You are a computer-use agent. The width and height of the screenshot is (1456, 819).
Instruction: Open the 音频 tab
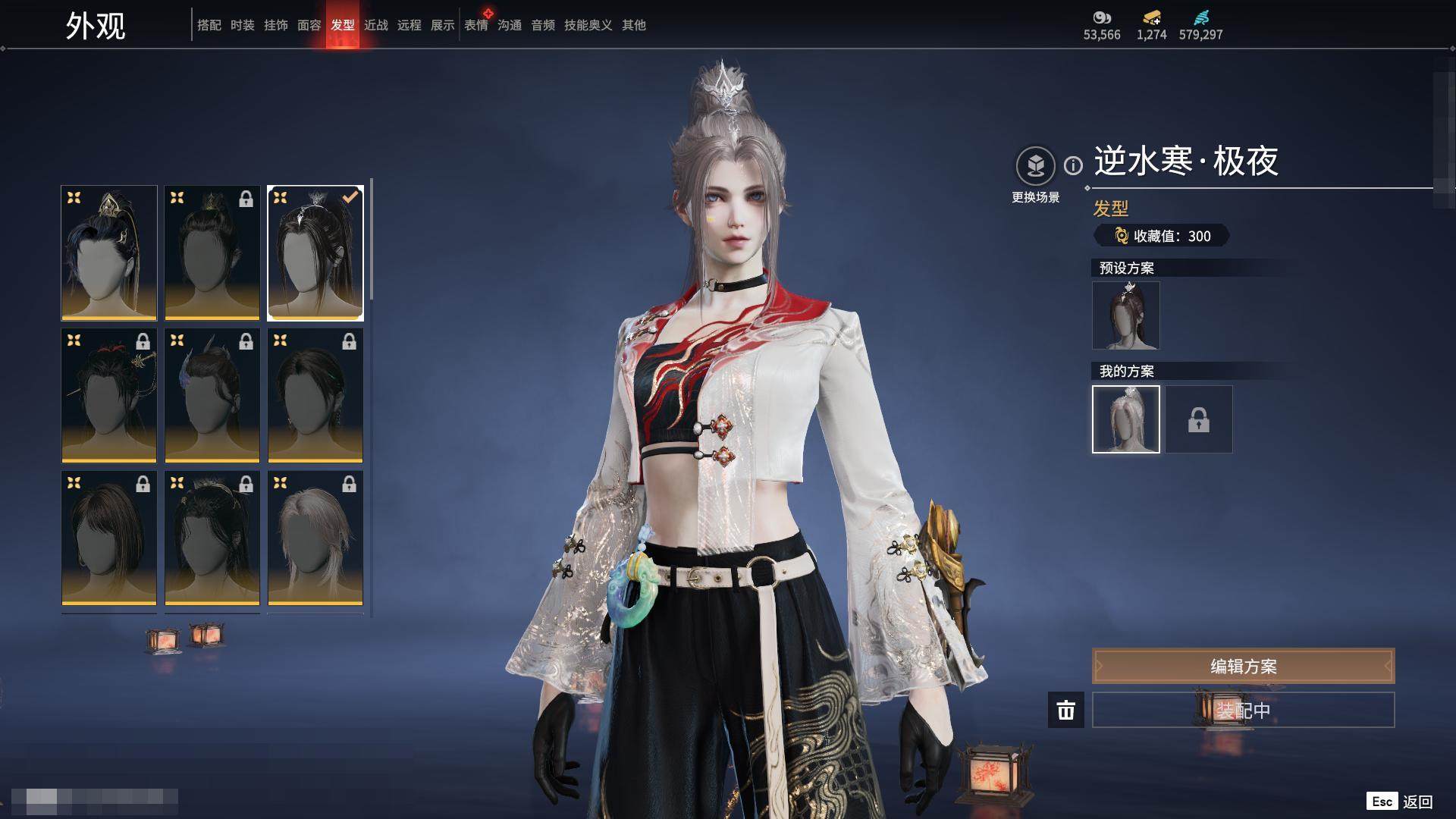point(542,25)
